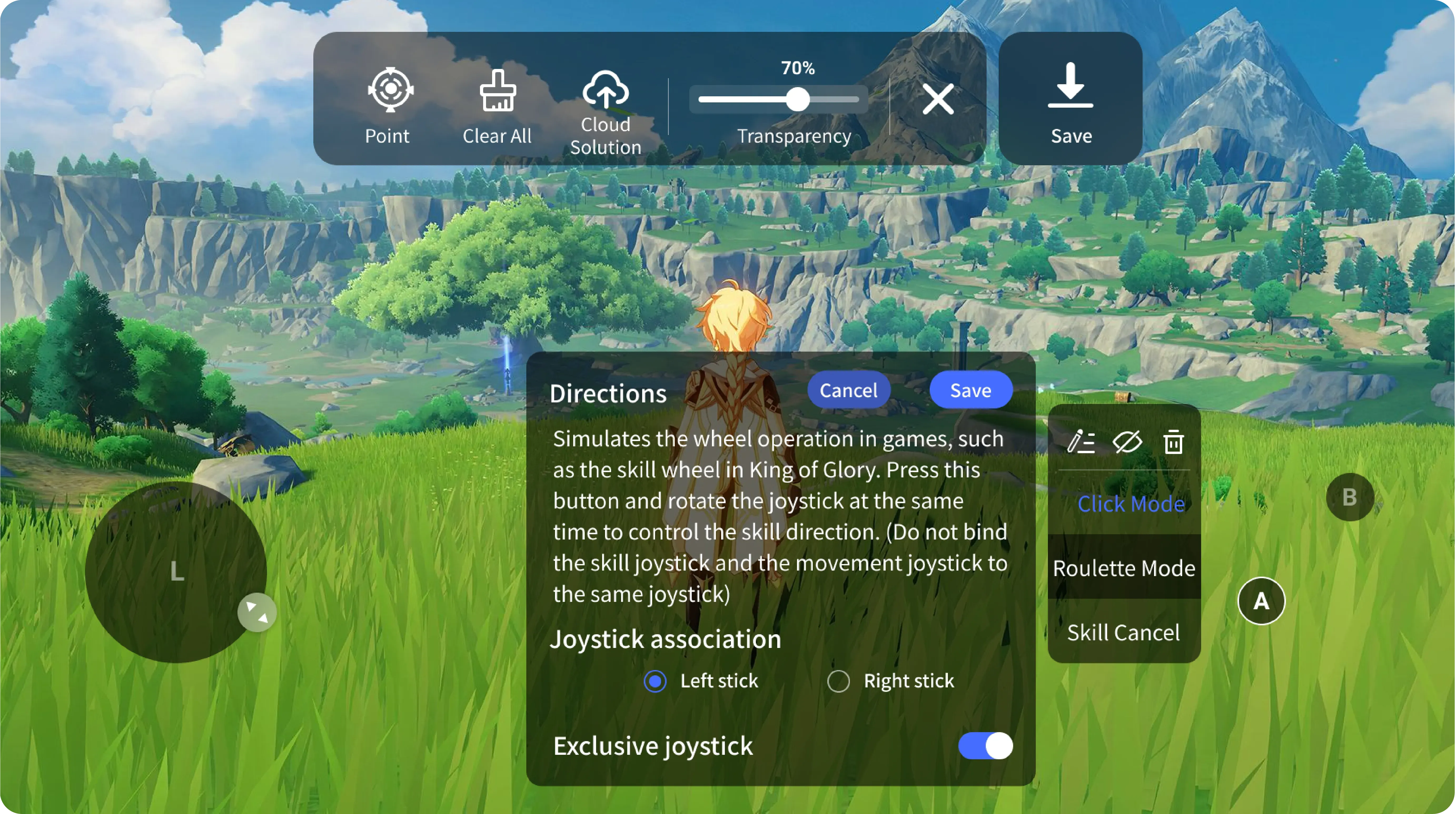
Task: Select Roulette Mode
Action: point(1124,568)
